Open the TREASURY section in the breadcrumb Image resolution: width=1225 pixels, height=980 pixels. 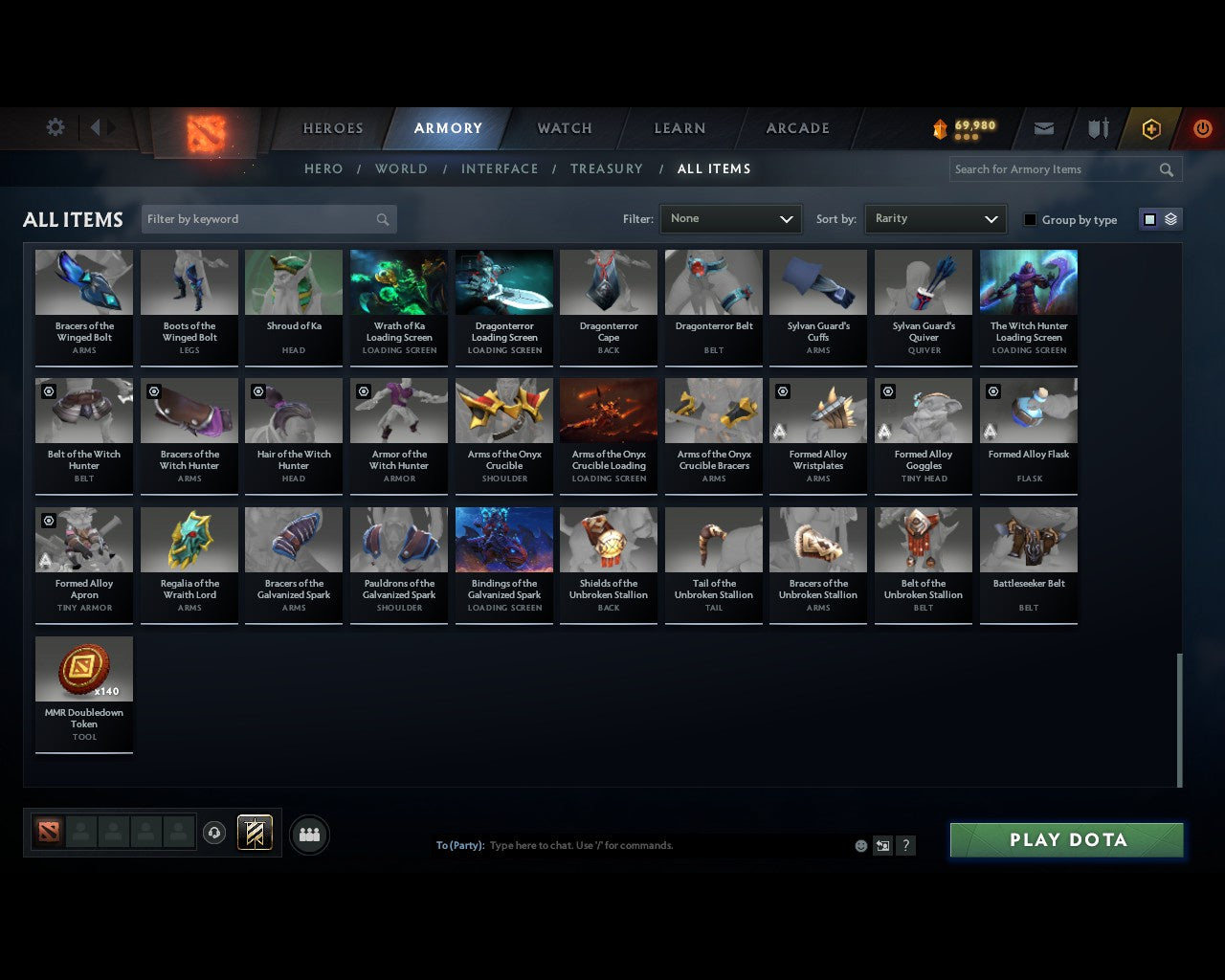coord(607,168)
